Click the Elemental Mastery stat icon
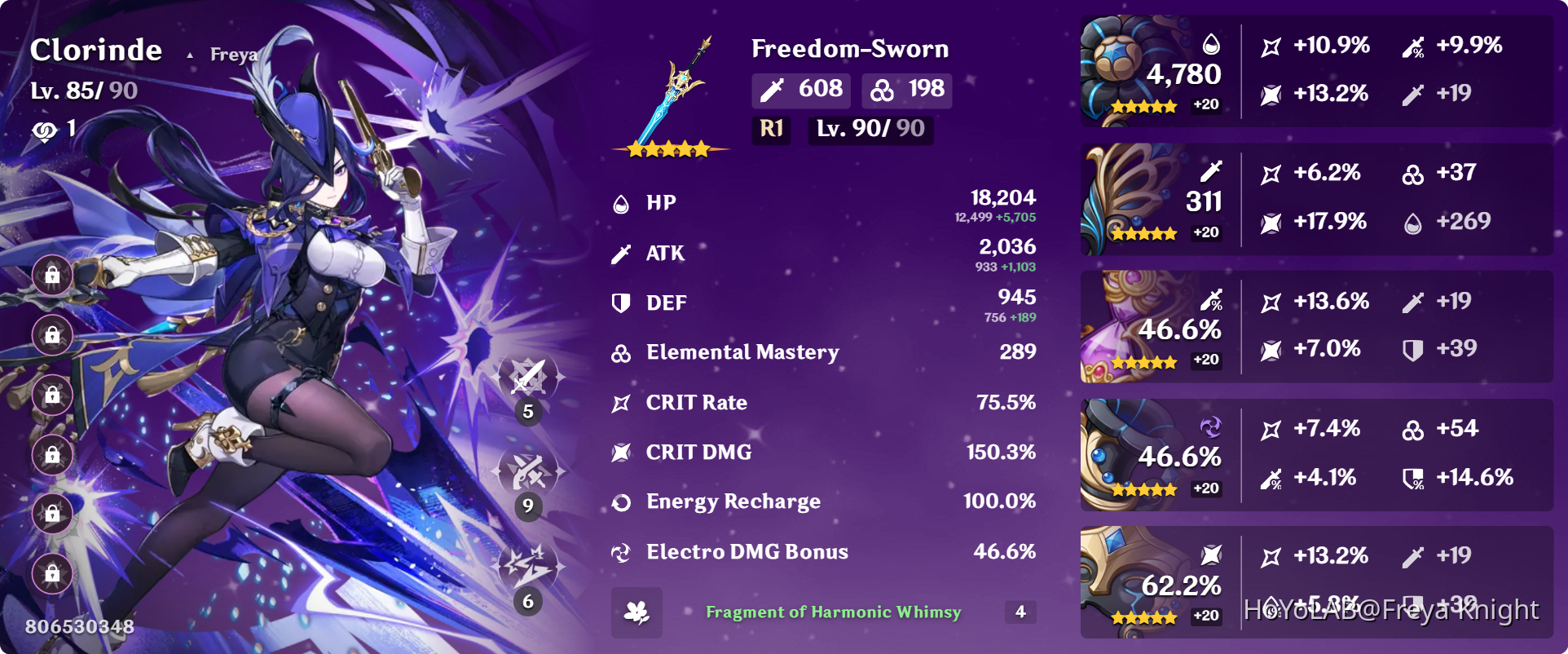Viewport: 1568px width, 654px height. pyautogui.click(x=620, y=352)
